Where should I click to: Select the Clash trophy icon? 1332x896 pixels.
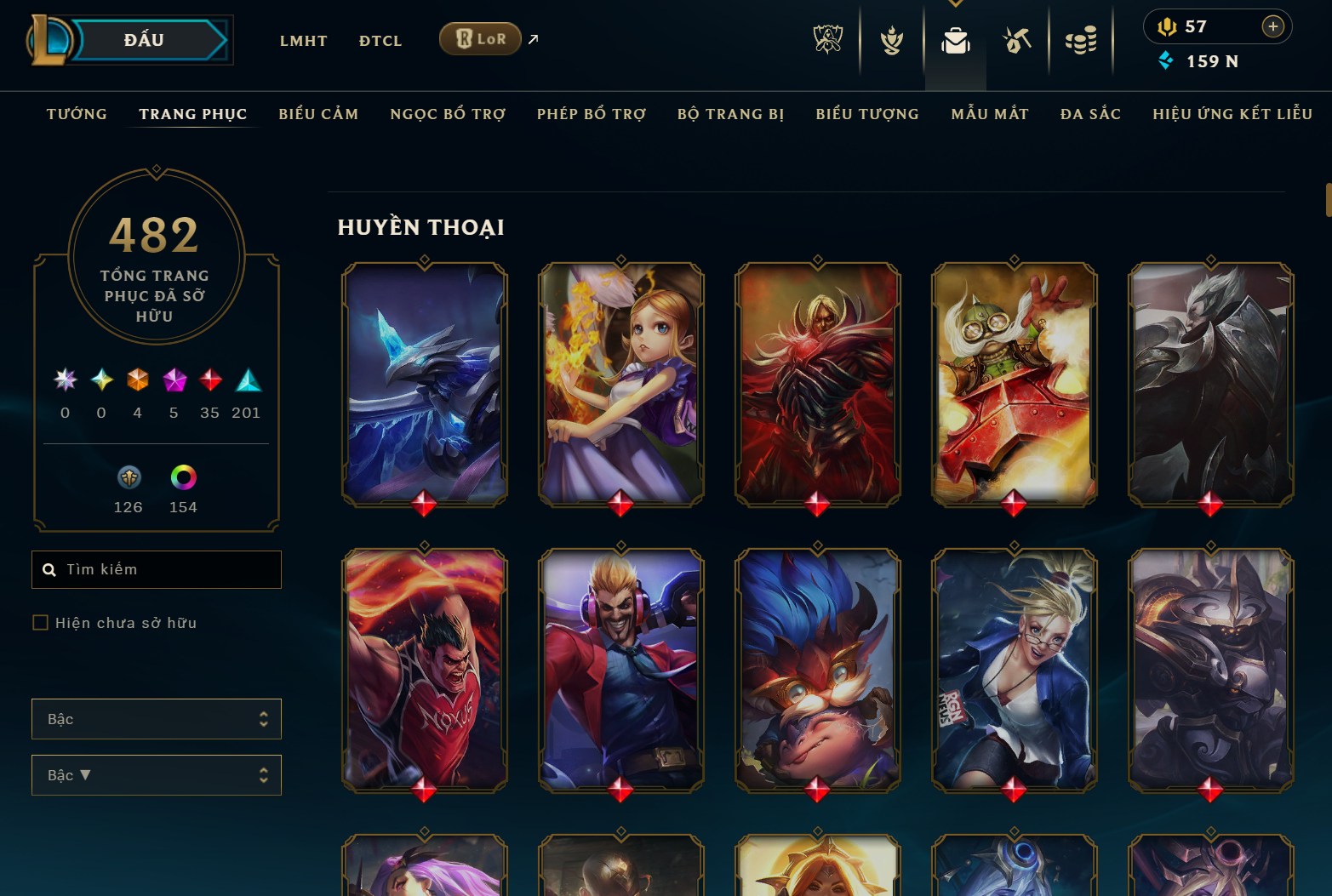890,38
